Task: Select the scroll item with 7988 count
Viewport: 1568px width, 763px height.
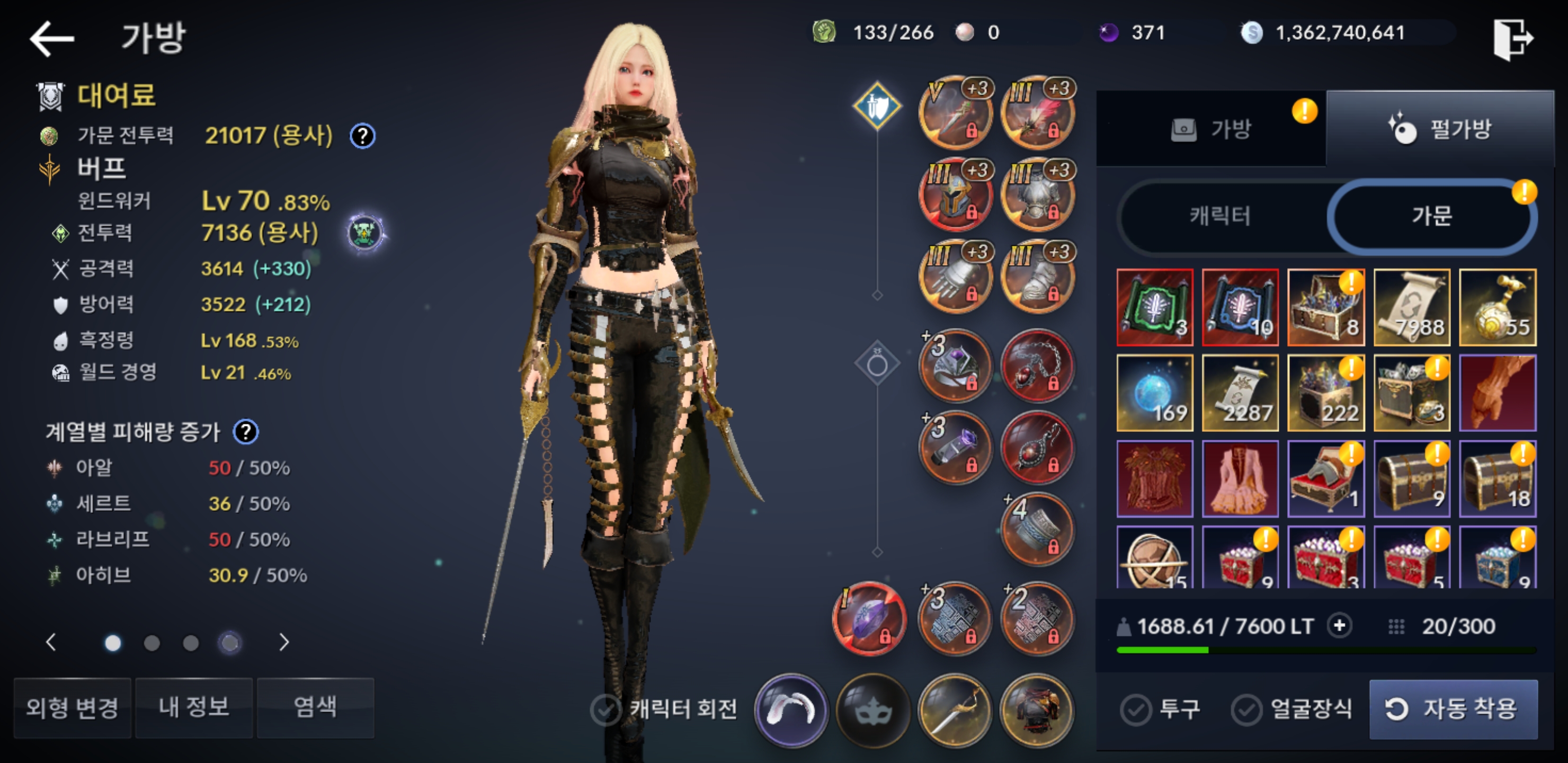Action: pos(1412,307)
